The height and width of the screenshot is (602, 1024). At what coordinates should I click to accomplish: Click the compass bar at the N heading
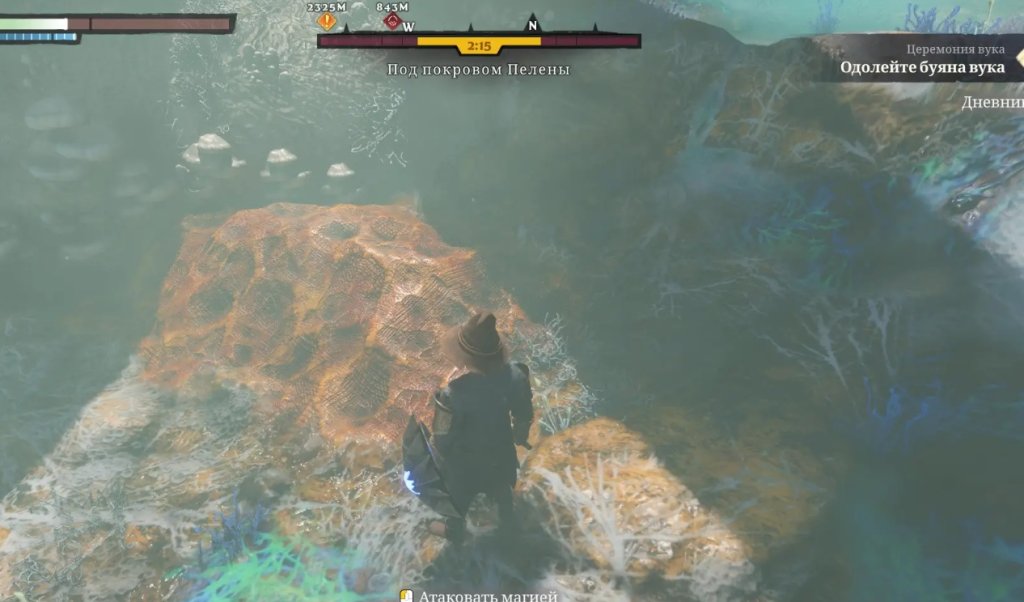(x=532, y=27)
